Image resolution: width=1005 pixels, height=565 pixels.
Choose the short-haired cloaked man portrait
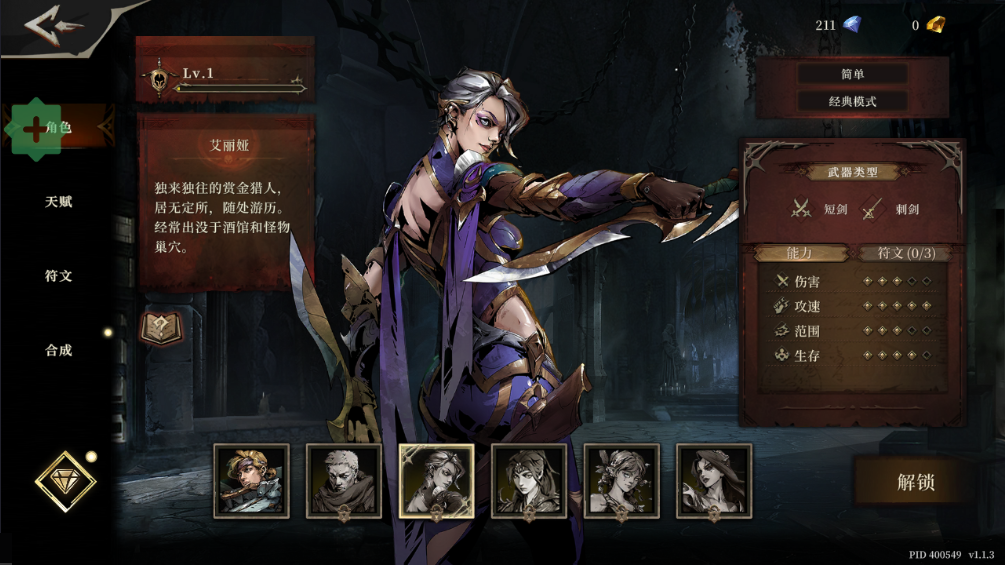tap(344, 481)
